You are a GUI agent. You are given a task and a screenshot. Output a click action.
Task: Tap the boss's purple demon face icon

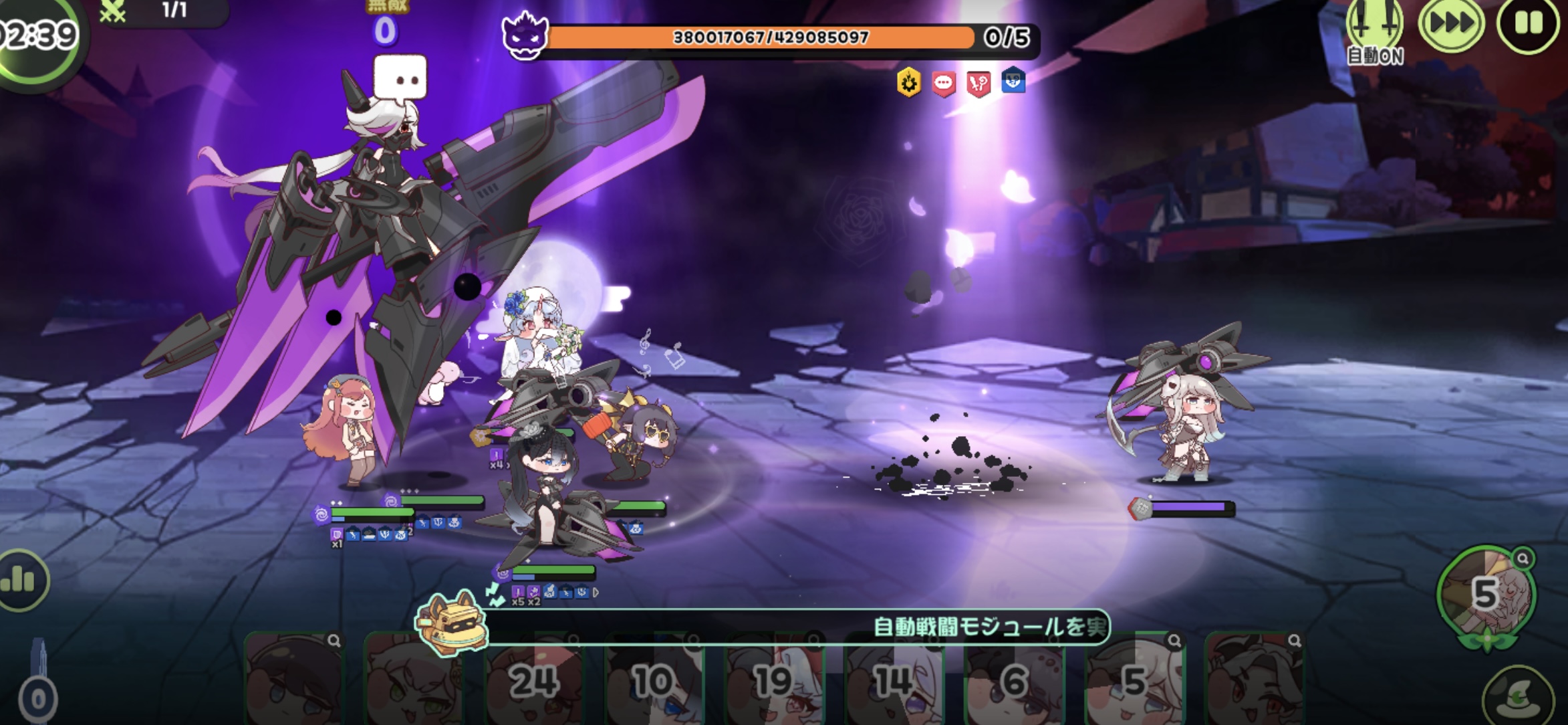[x=525, y=36]
